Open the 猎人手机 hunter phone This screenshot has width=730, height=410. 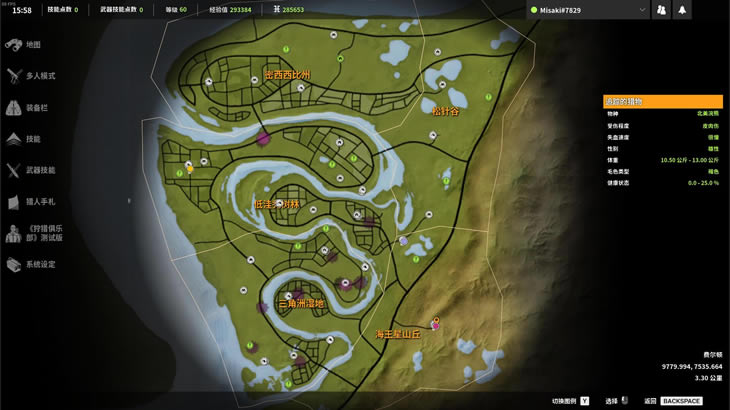[39, 202]
